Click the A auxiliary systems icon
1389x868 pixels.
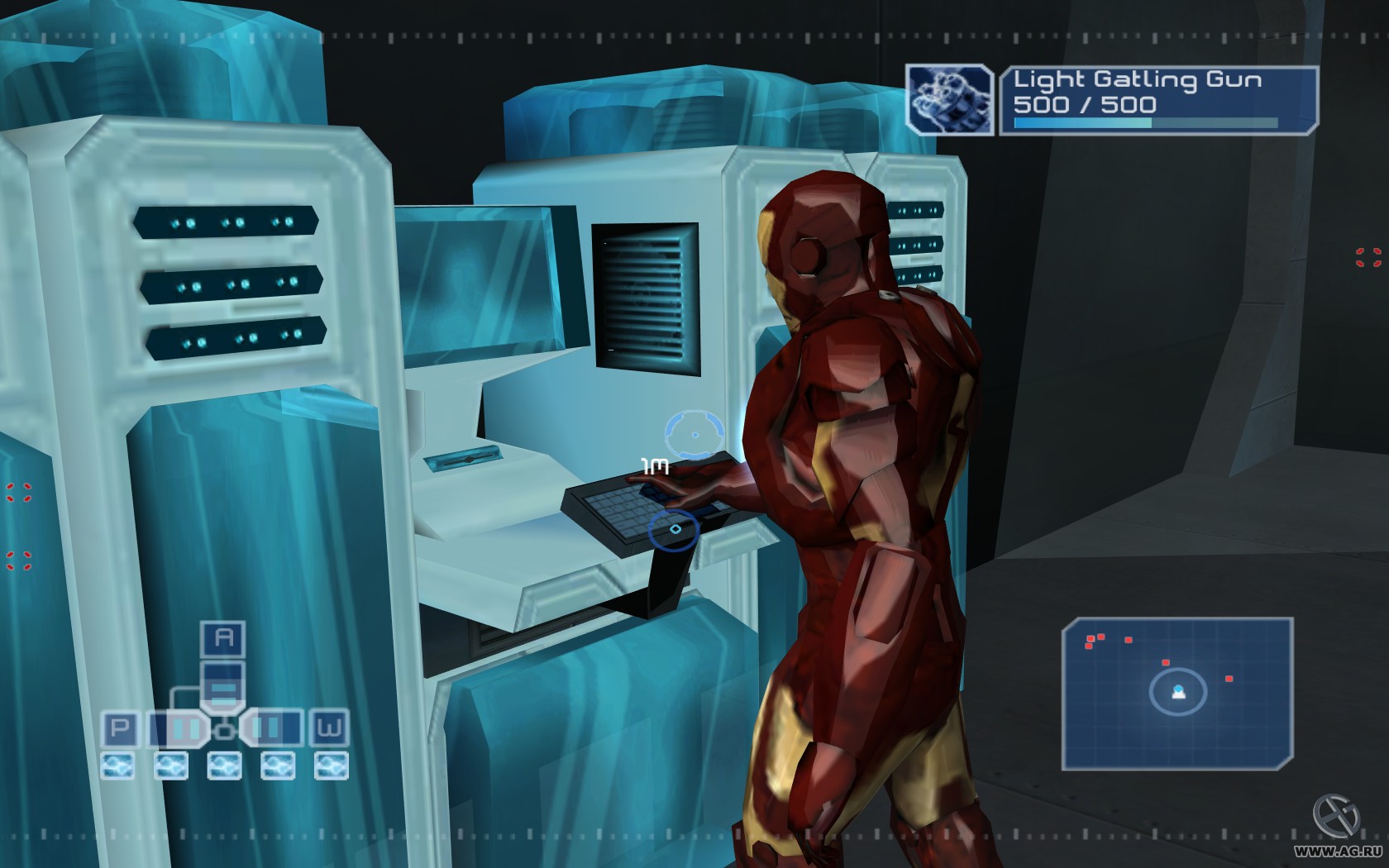tap(222, 638)
